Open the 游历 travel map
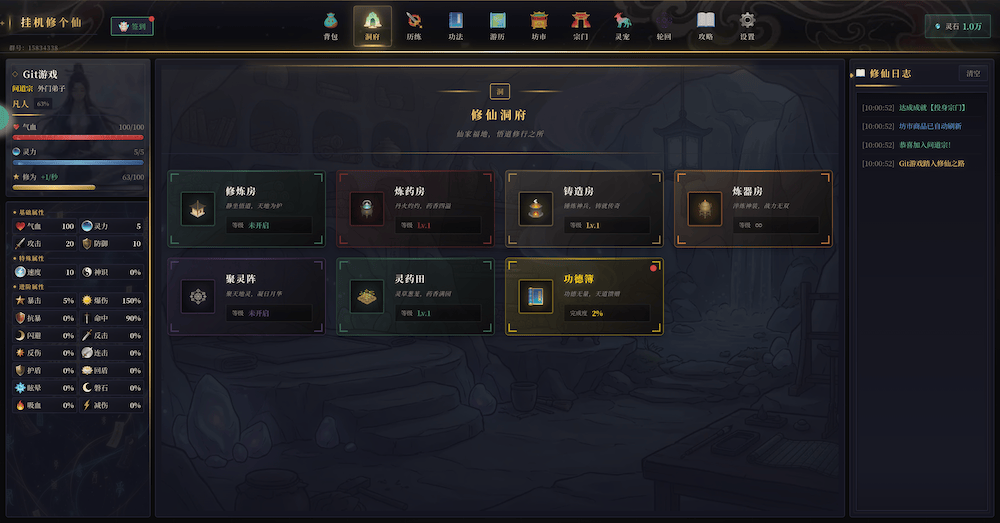1000x523 pixels. (x=497, y=25)
